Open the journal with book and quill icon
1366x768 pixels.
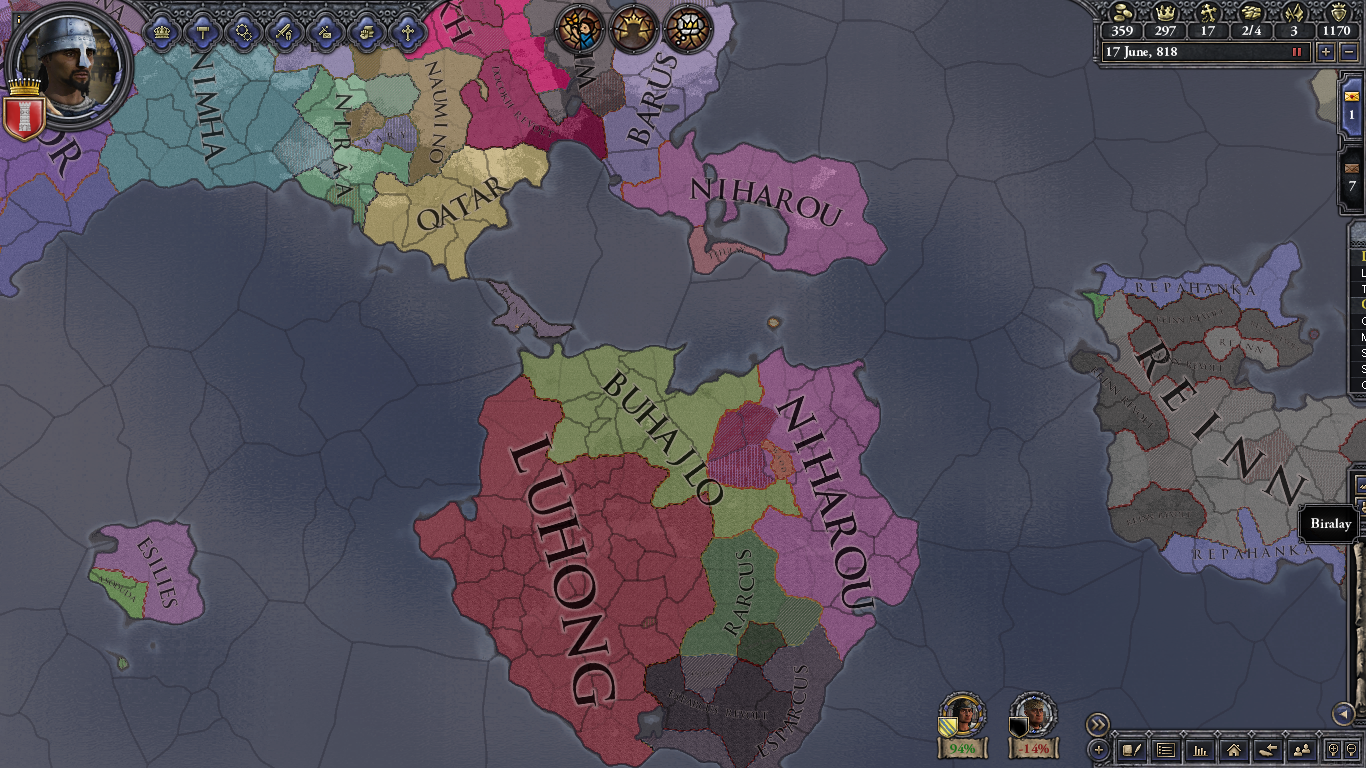point(1132,750)
